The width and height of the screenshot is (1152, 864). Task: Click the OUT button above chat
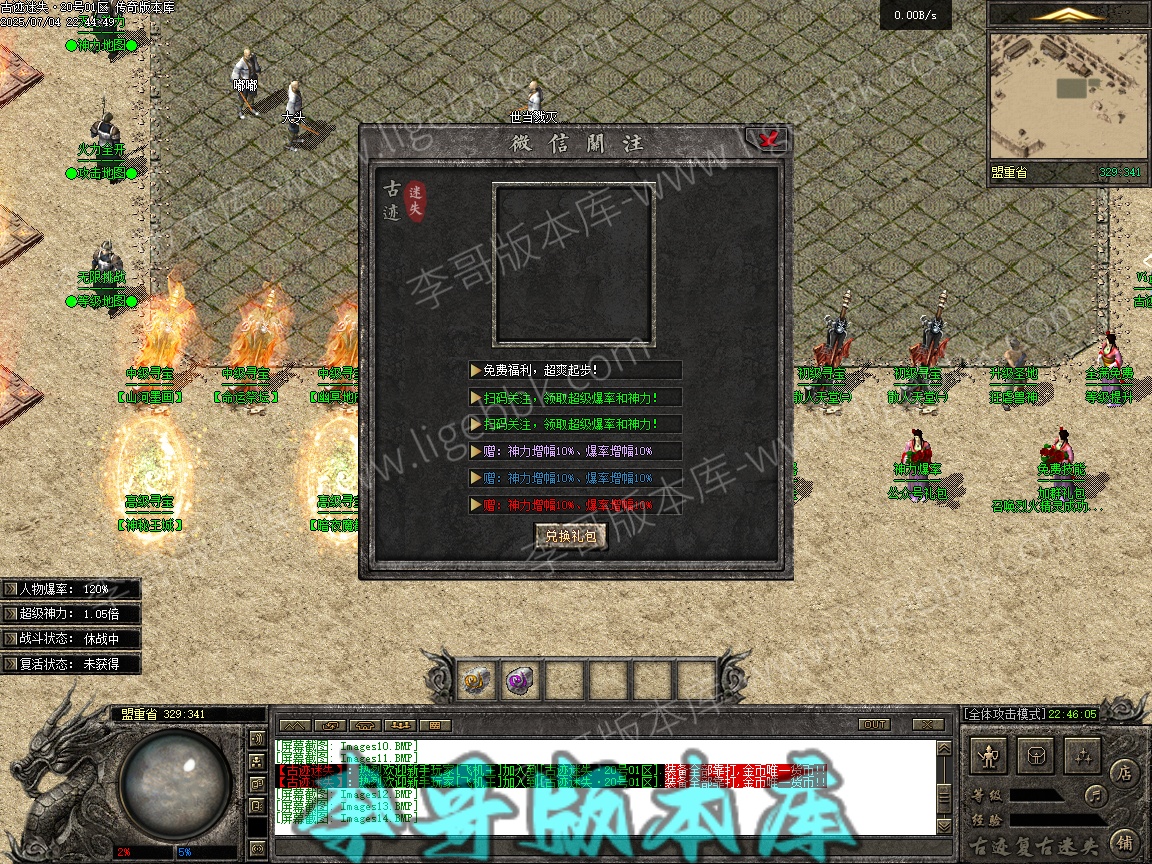(x=874, y=725)
